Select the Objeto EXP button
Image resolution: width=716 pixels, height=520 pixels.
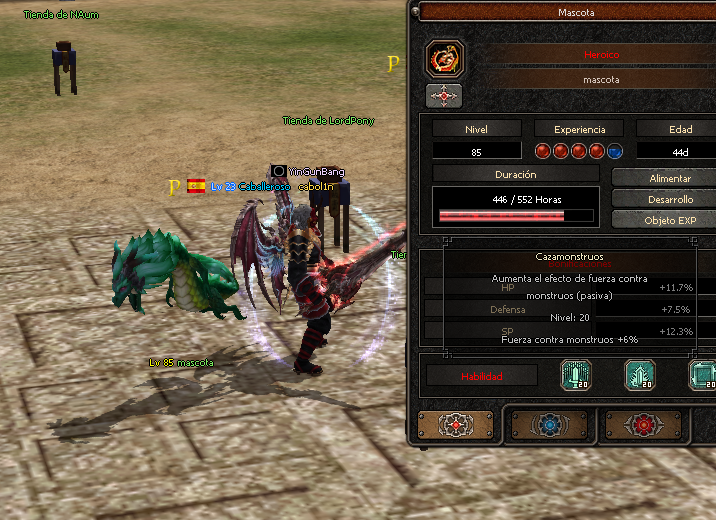pos(664,220)
